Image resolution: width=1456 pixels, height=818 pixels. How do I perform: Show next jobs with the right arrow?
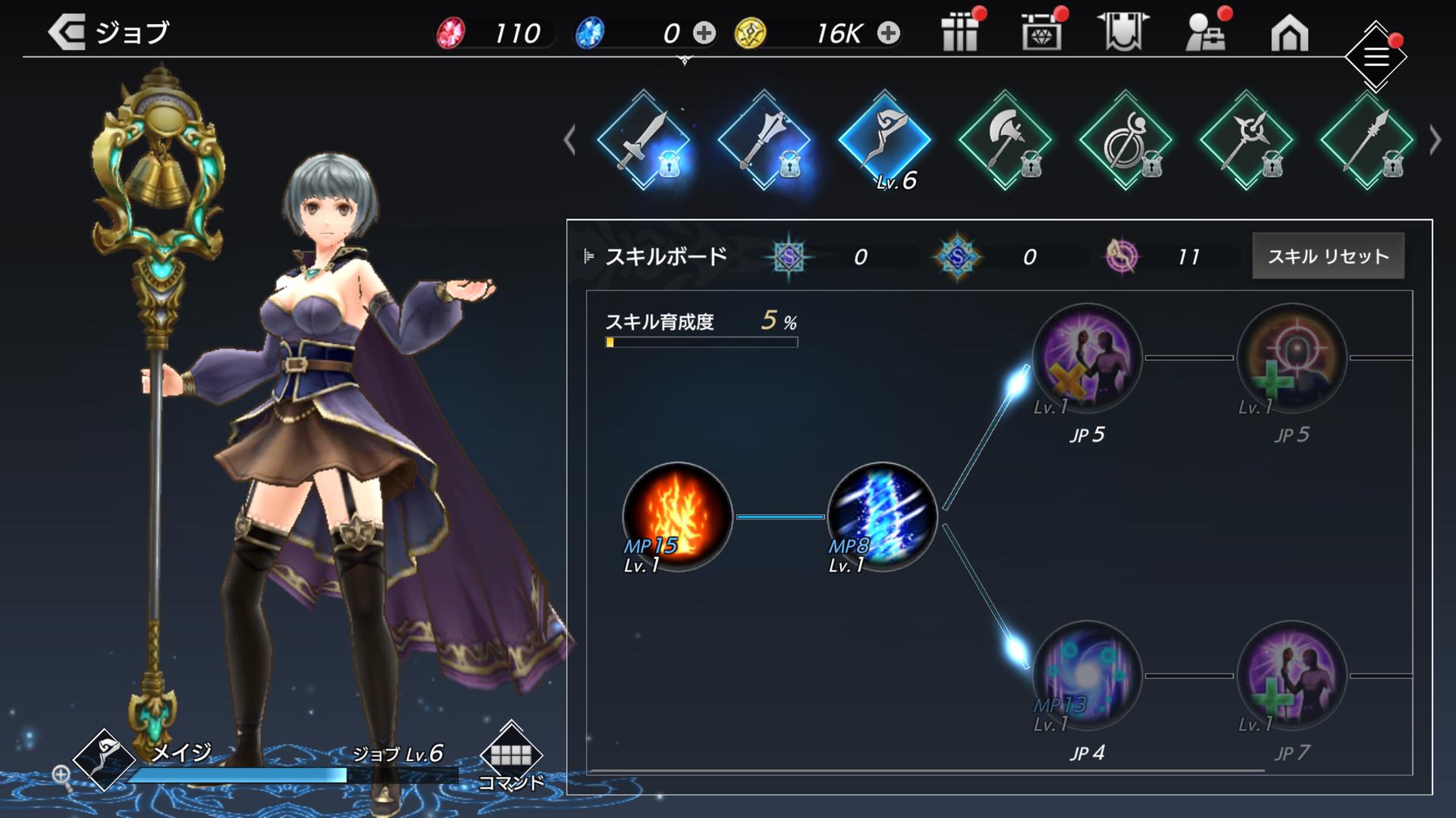1435,140
